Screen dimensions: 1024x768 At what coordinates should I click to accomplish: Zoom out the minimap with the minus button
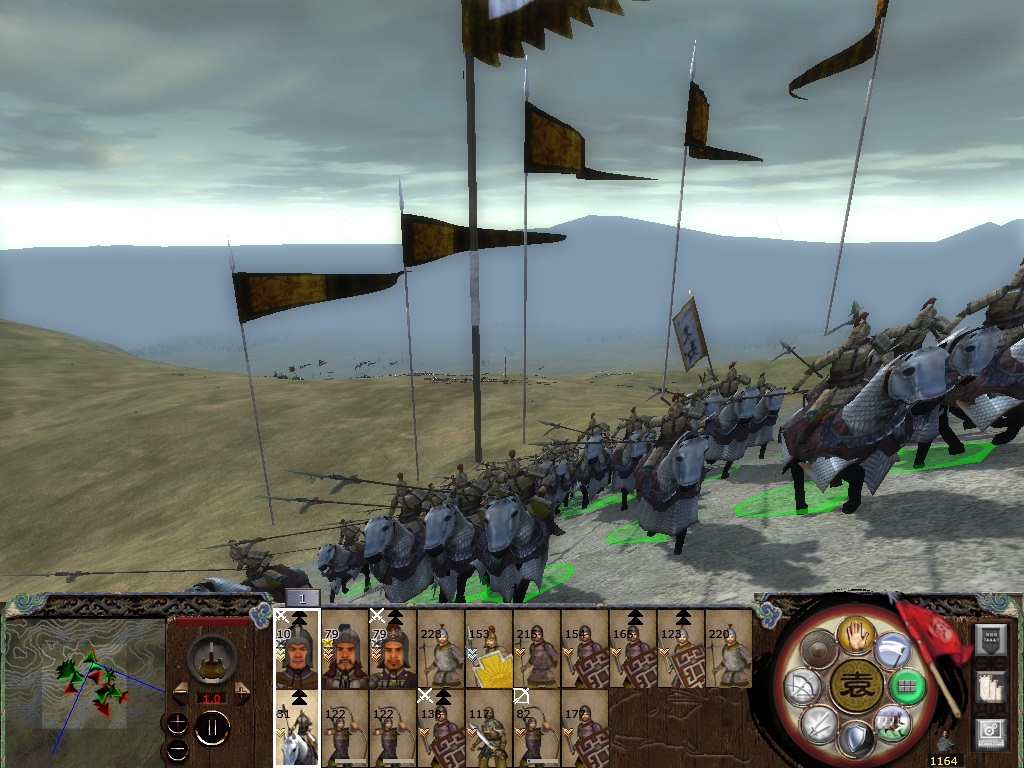point(177,749)
